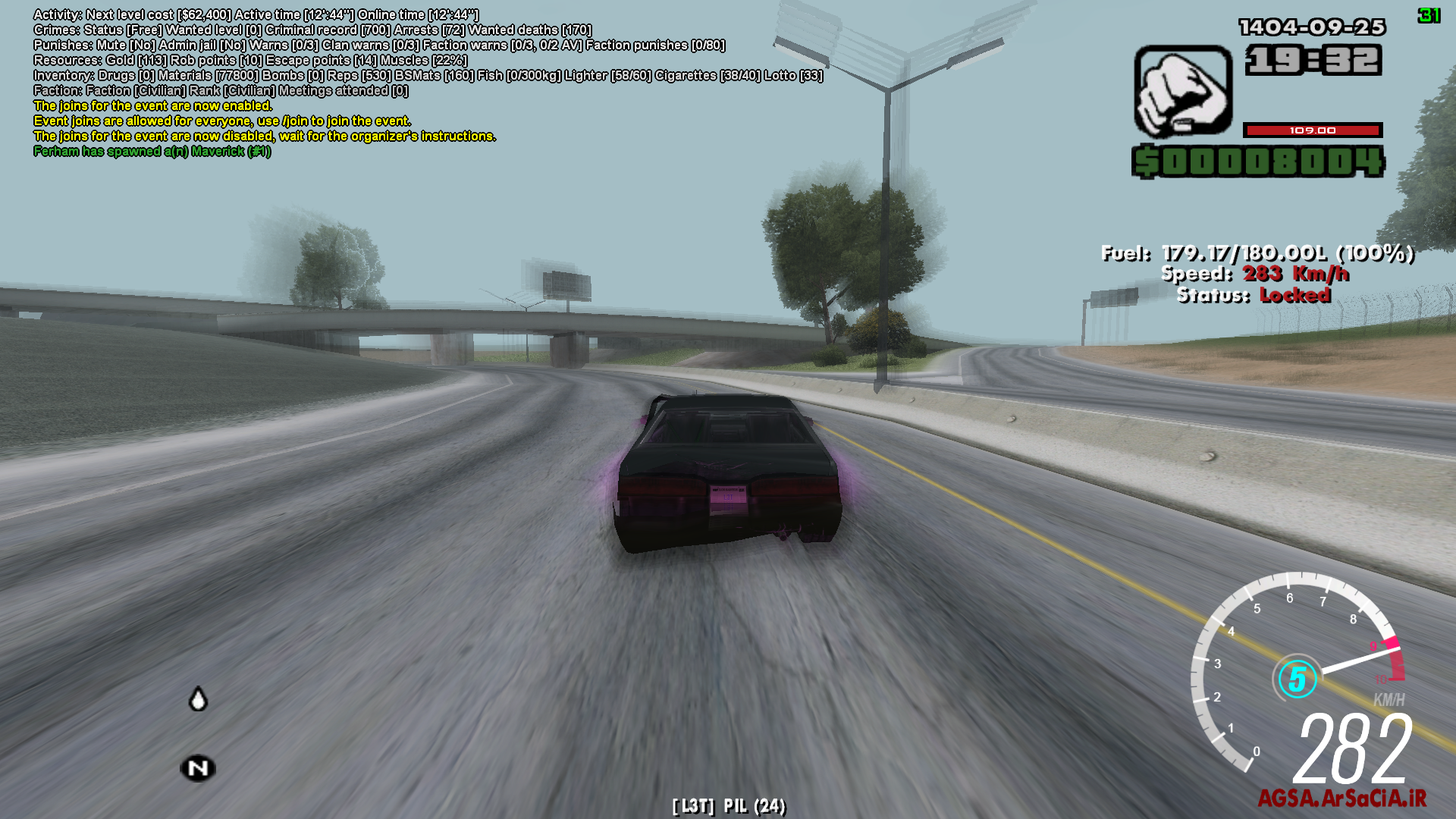Expand the Faction [Civilian] entry
Screen dimensions: 1456x819
(220, 90)
